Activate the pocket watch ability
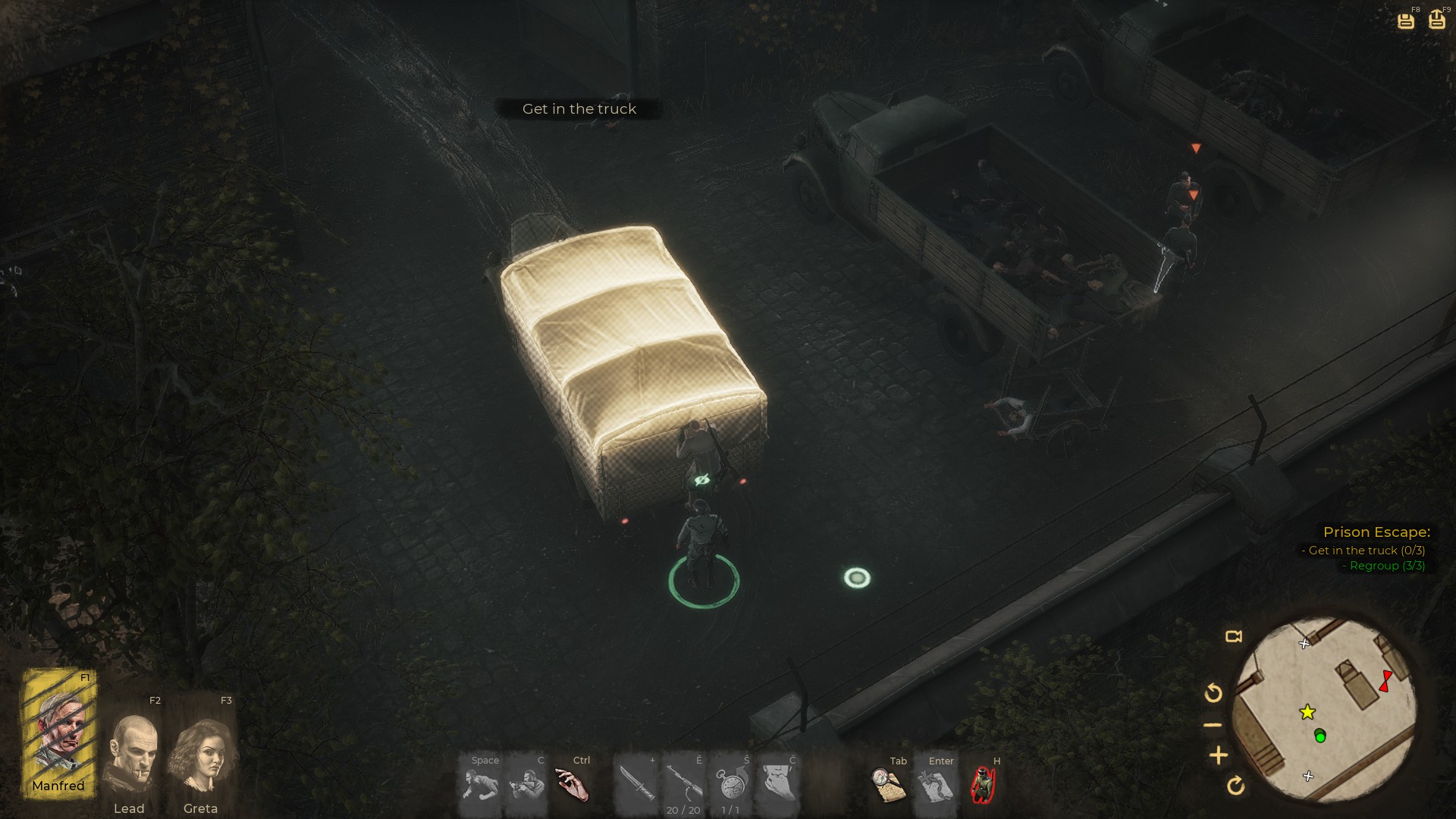The width and height of the screenshot is (1456, 819). click(730, 784)
